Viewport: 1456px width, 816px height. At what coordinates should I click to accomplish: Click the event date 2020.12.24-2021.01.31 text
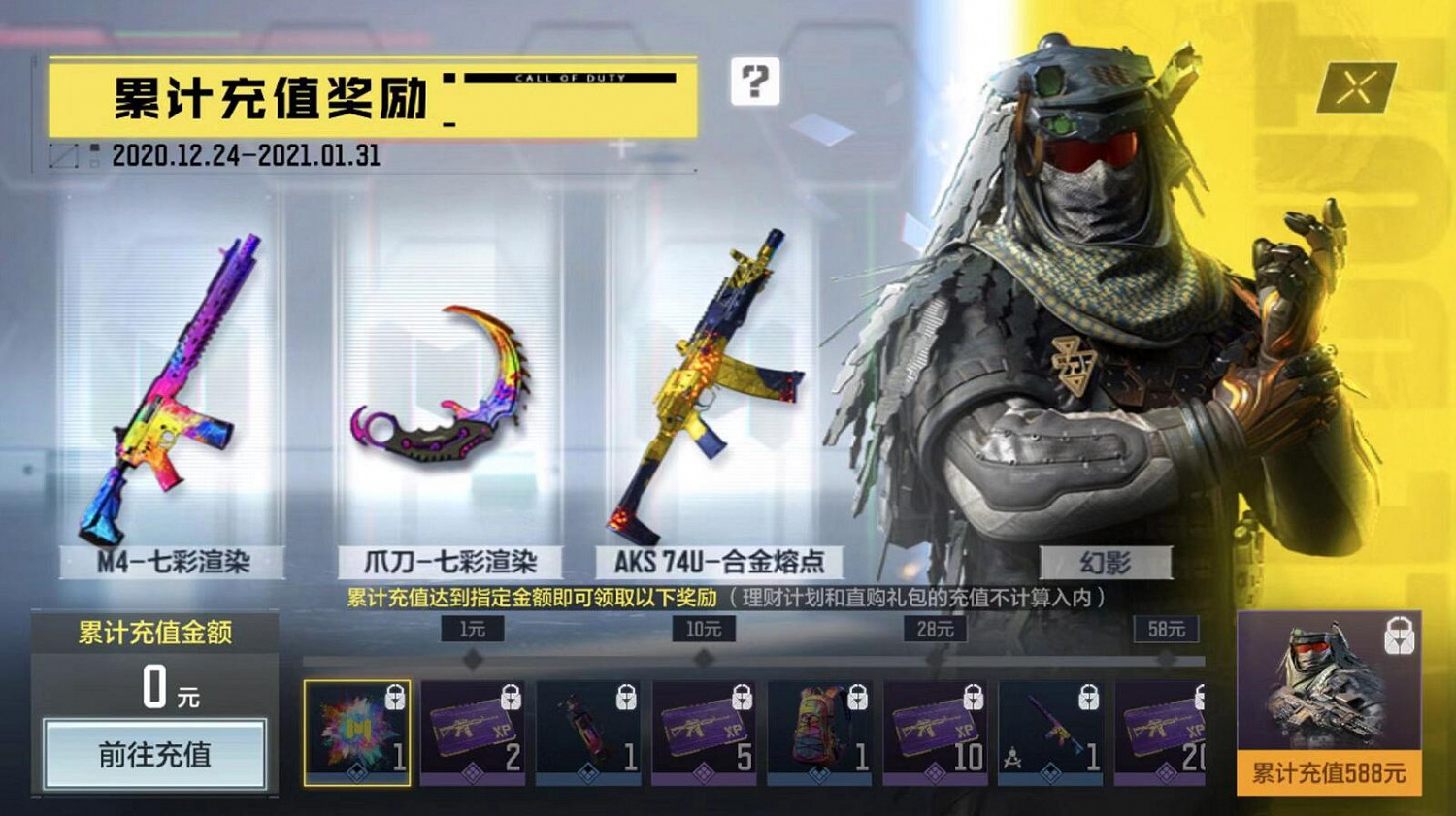pos(249,153)
